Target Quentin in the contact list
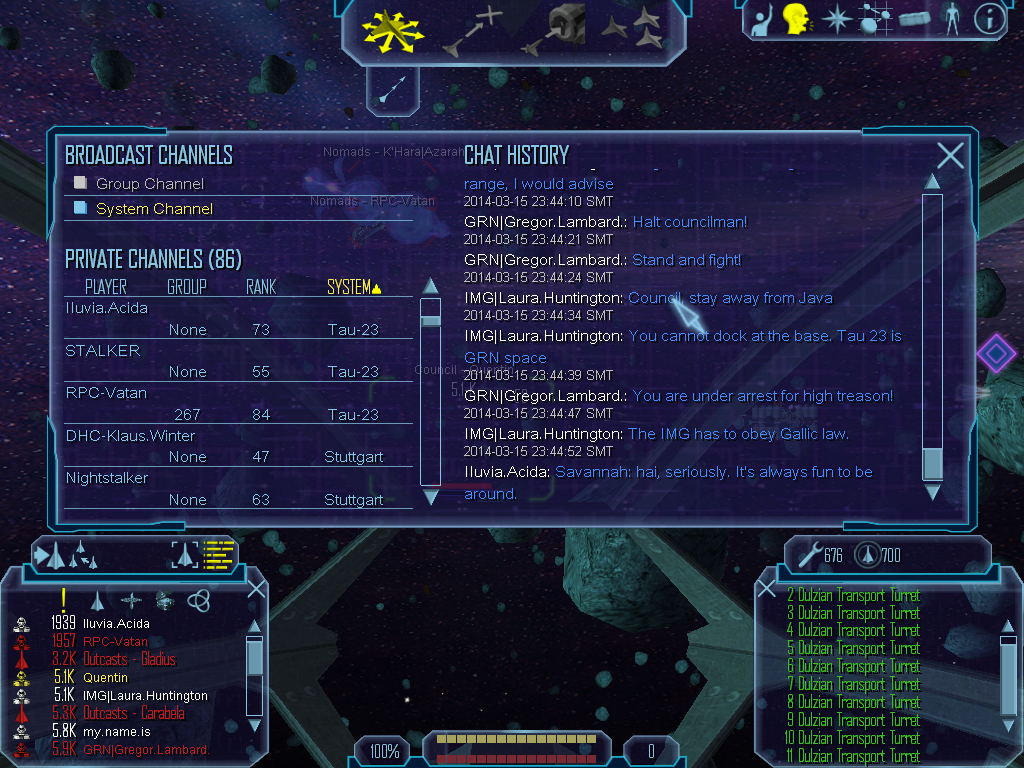 105,678
